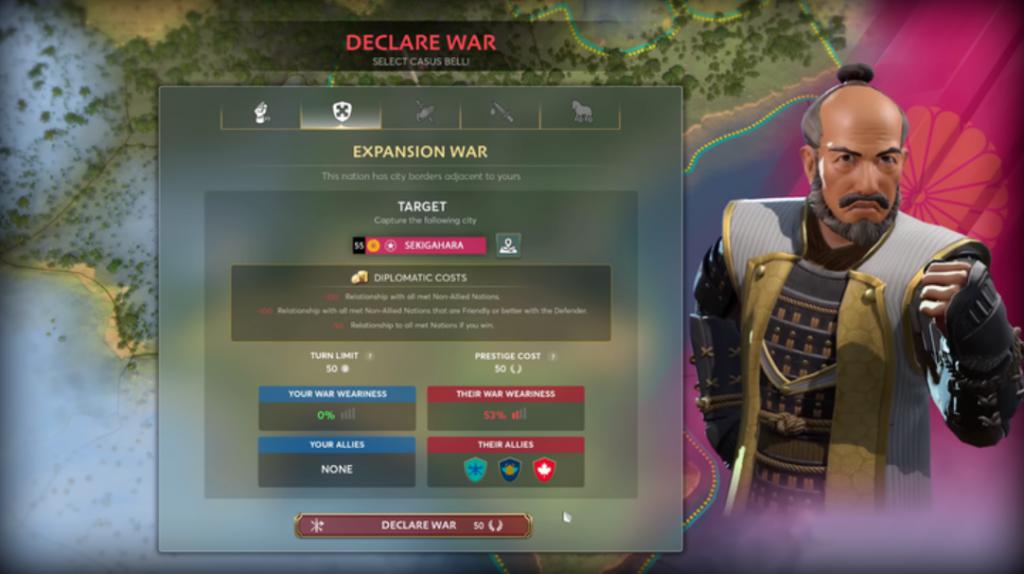This screenshot has height=574, width=1024.
Task: Inspect the teal snowflake ally shield
Action: click(x=476, y=469)
